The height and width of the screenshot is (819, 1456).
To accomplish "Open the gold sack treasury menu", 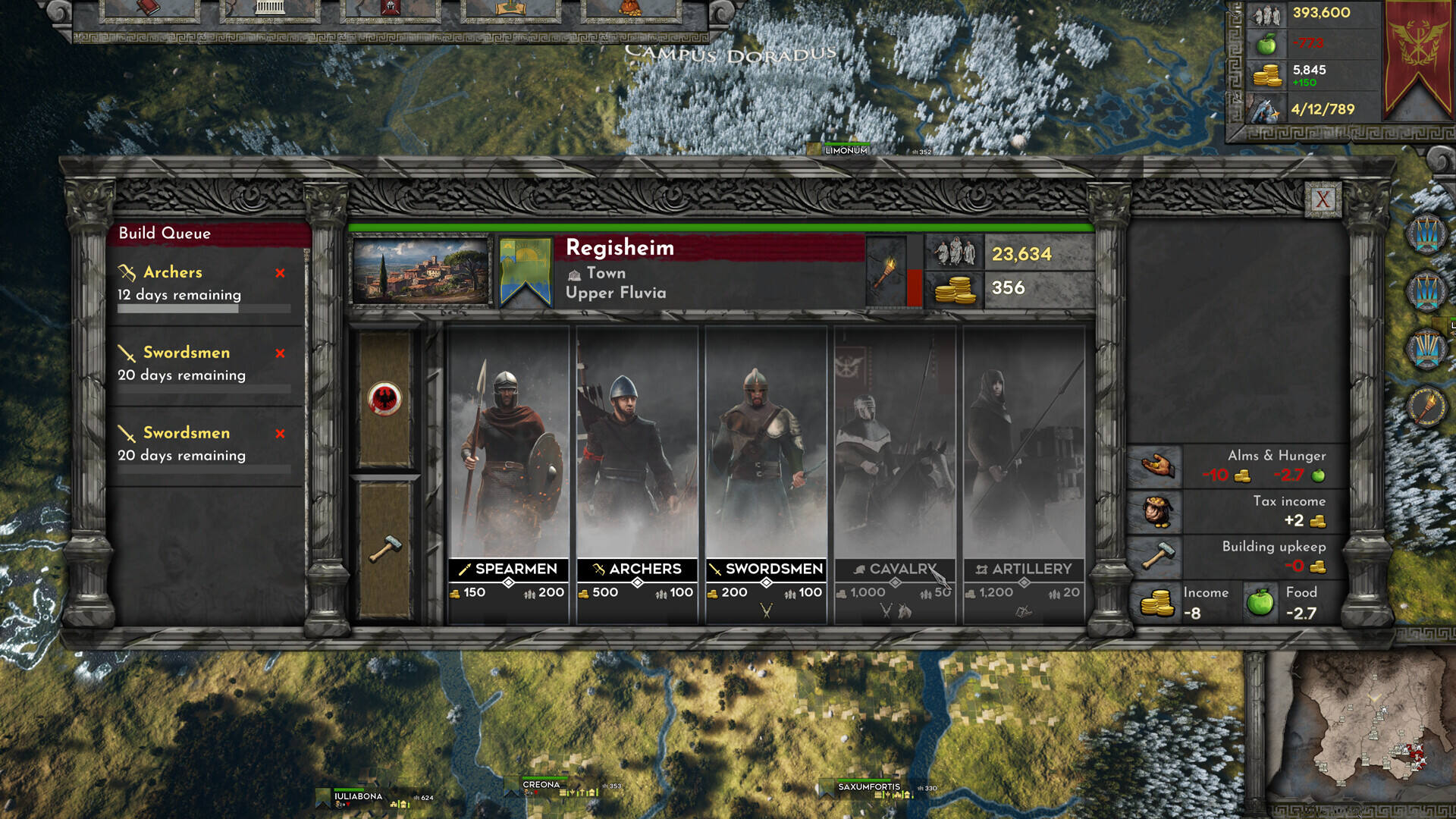I will [630, 8].
